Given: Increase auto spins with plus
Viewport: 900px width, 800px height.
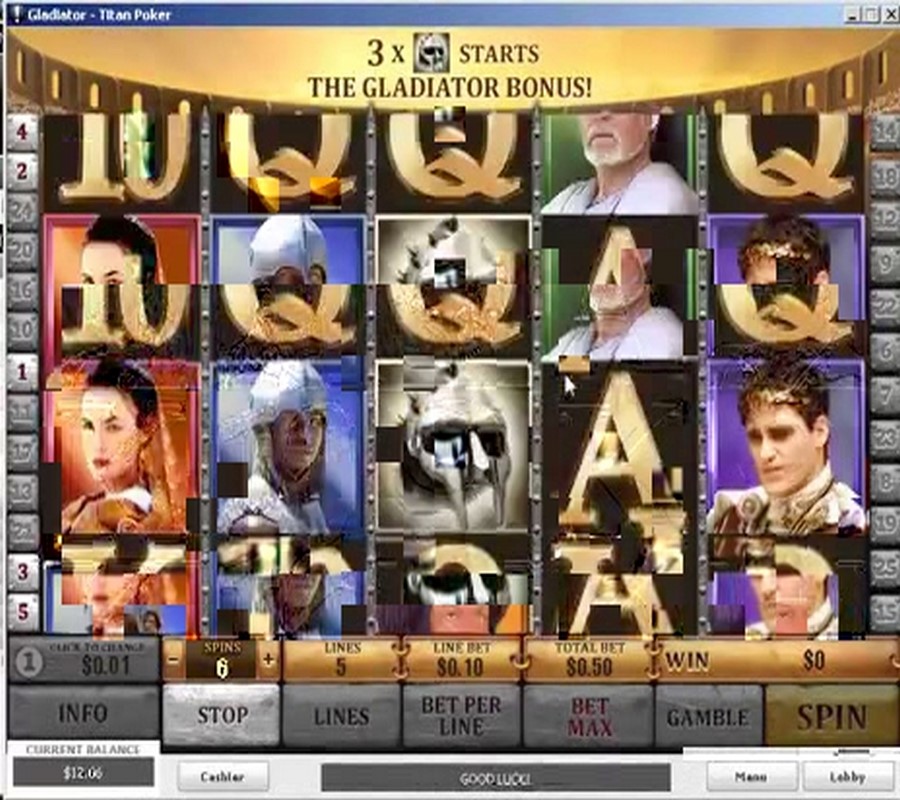Looking at the screenshot, I should click(268, 660).
